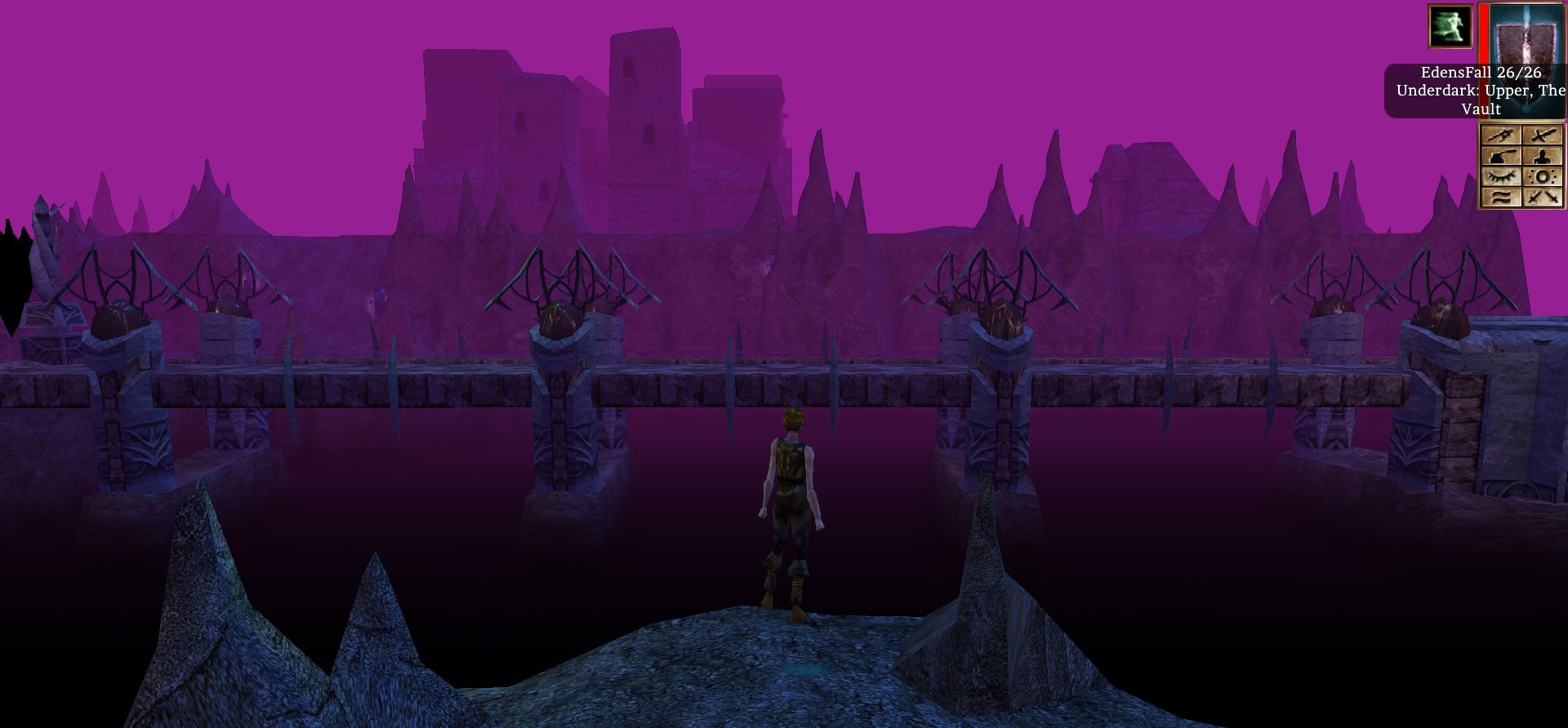Select the wavy lines icon

(x=1501, y=197)
